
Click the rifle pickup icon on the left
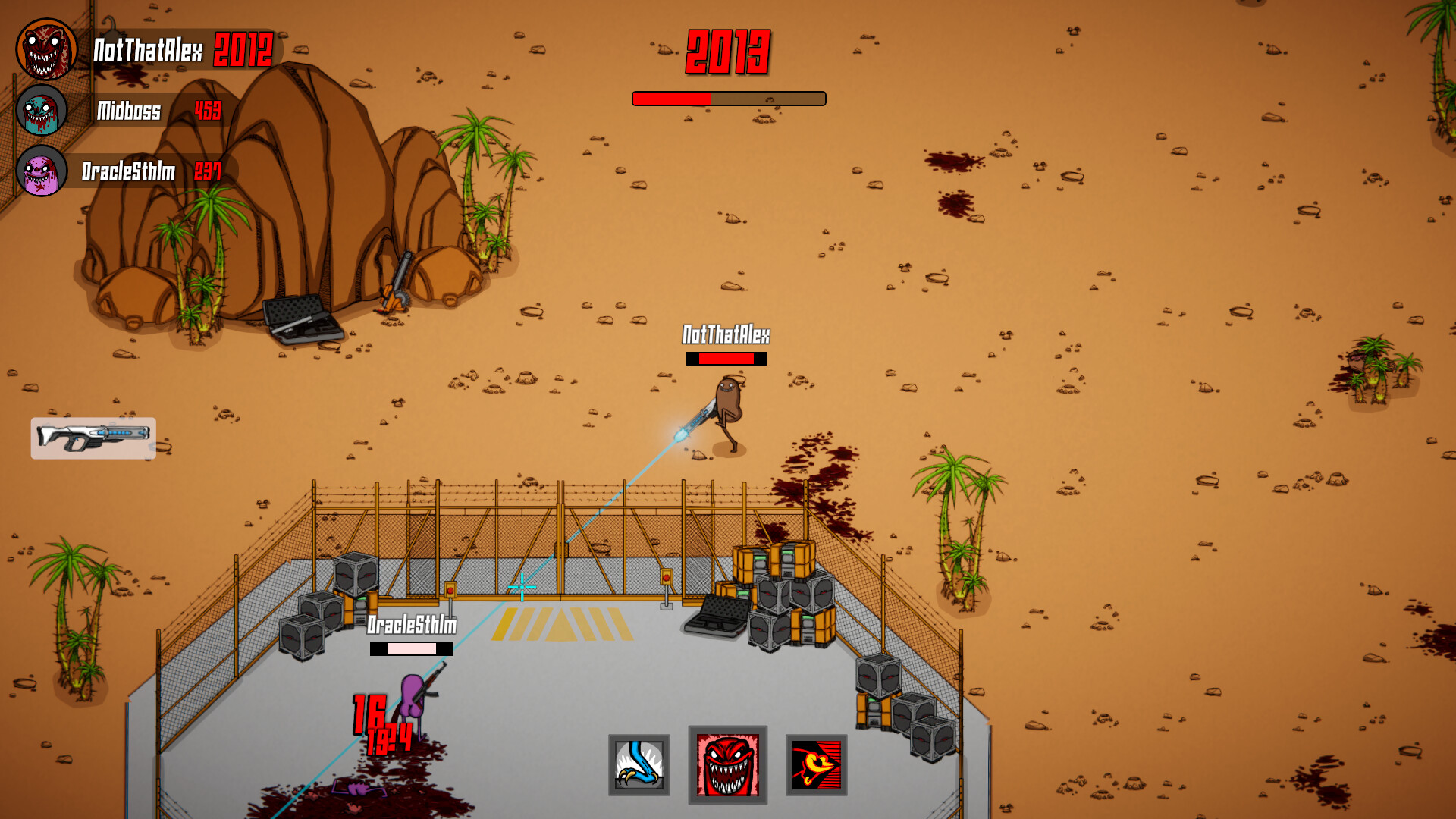tap(93, 438)
